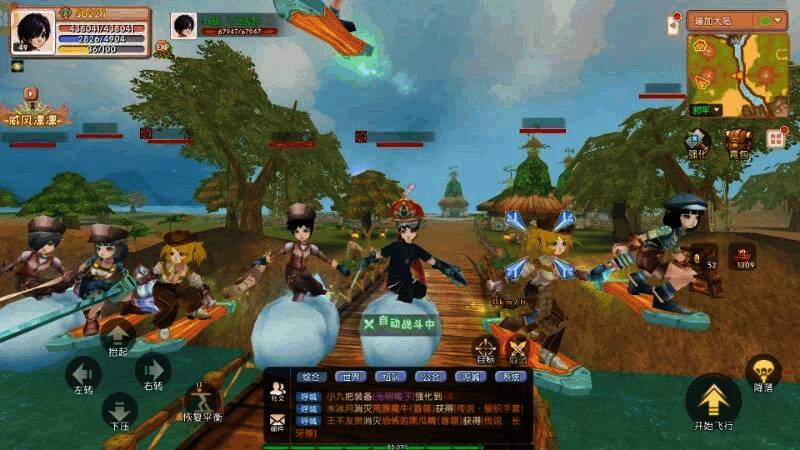
Task: Use the 降落 (land) parachute button
Action: [x=763, y=372]
